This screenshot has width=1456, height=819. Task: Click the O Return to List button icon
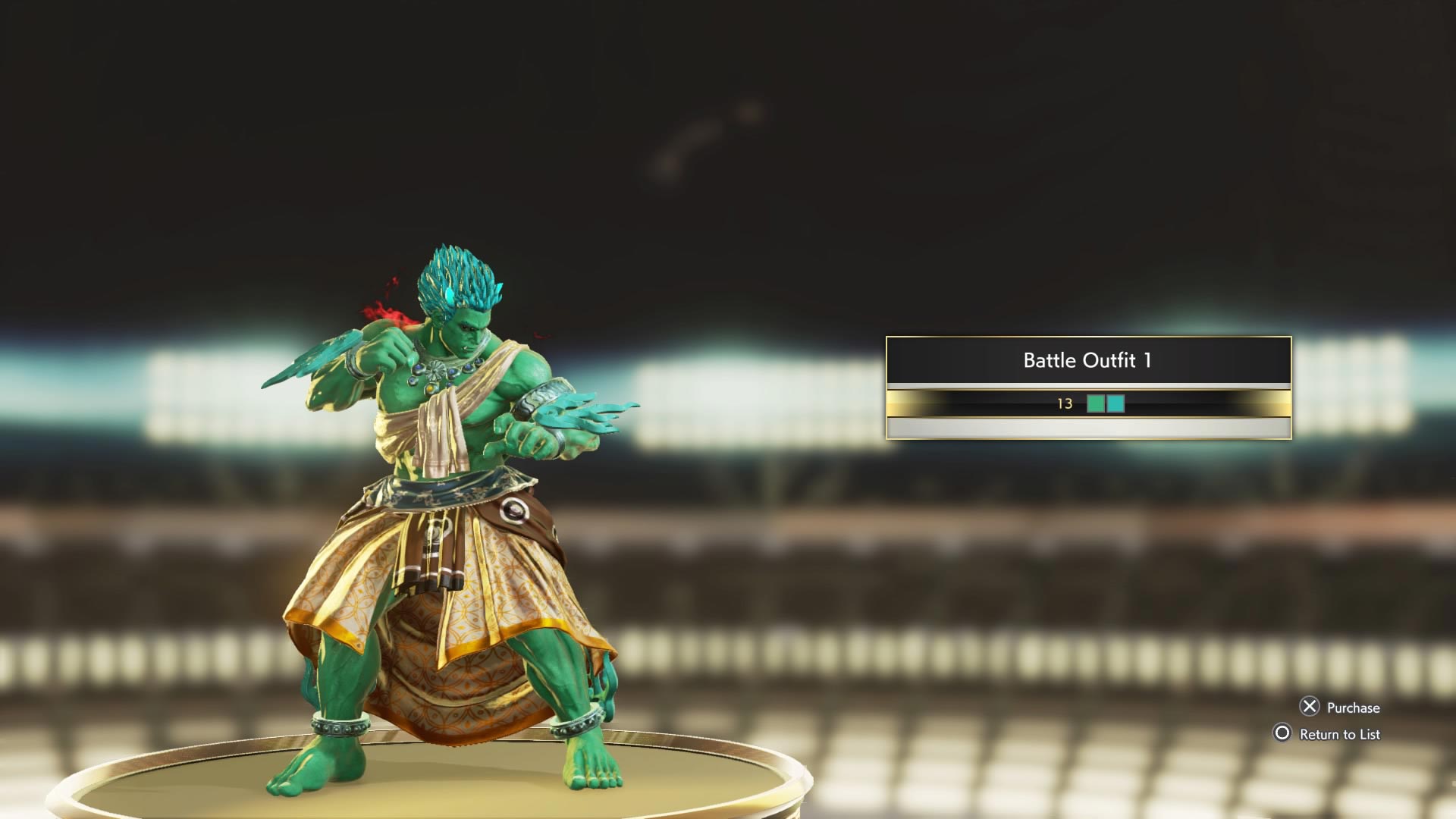click(x=1283, y=734)
